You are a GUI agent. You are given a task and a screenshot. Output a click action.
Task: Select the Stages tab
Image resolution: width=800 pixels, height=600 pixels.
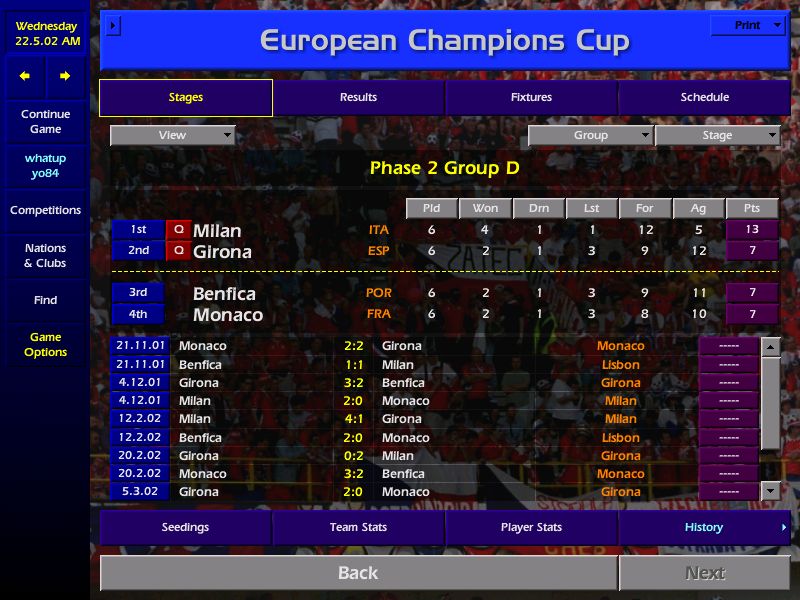point(186,97)
